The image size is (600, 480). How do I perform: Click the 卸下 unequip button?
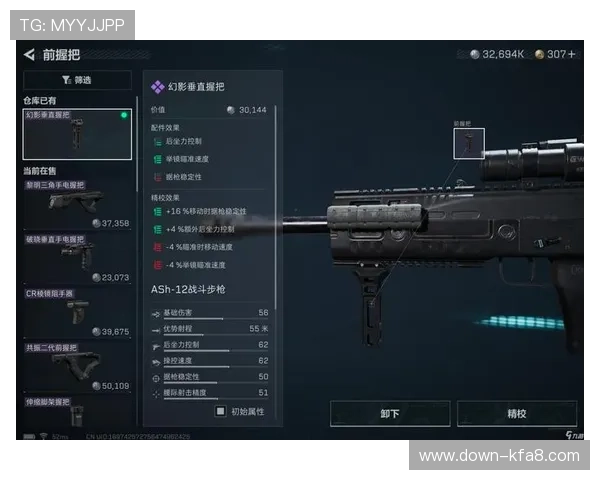[390, 413]
